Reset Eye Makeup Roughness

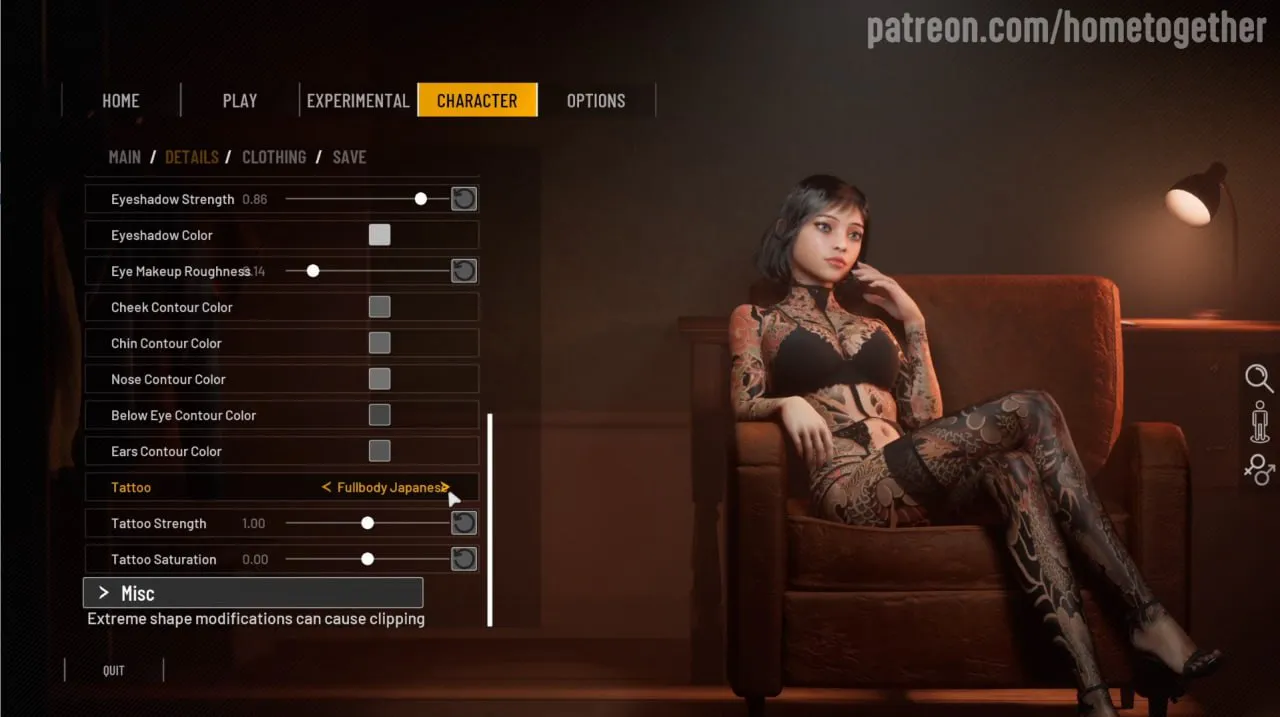point(463,271)
